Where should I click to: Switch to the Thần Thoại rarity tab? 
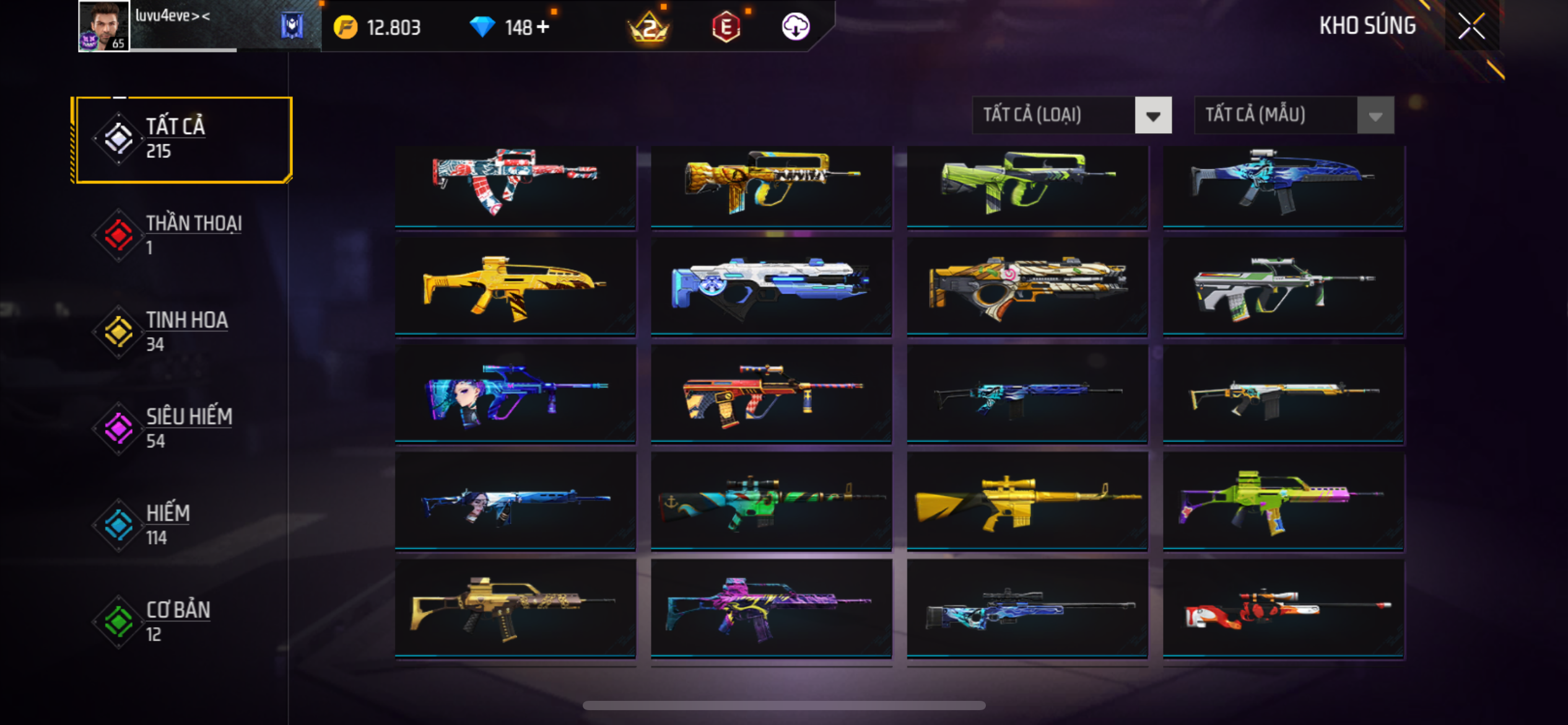182,235
